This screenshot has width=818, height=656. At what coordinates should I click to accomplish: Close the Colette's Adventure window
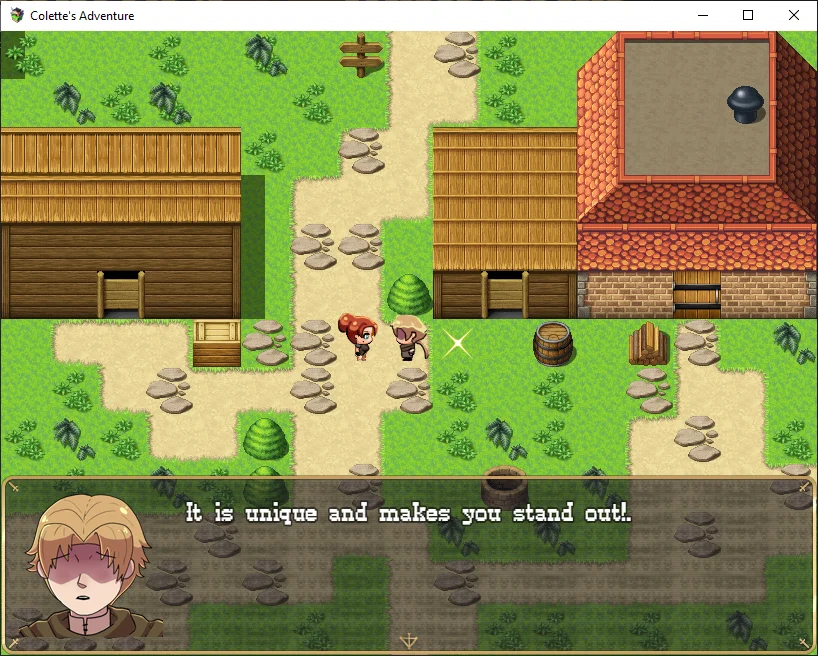794,16
